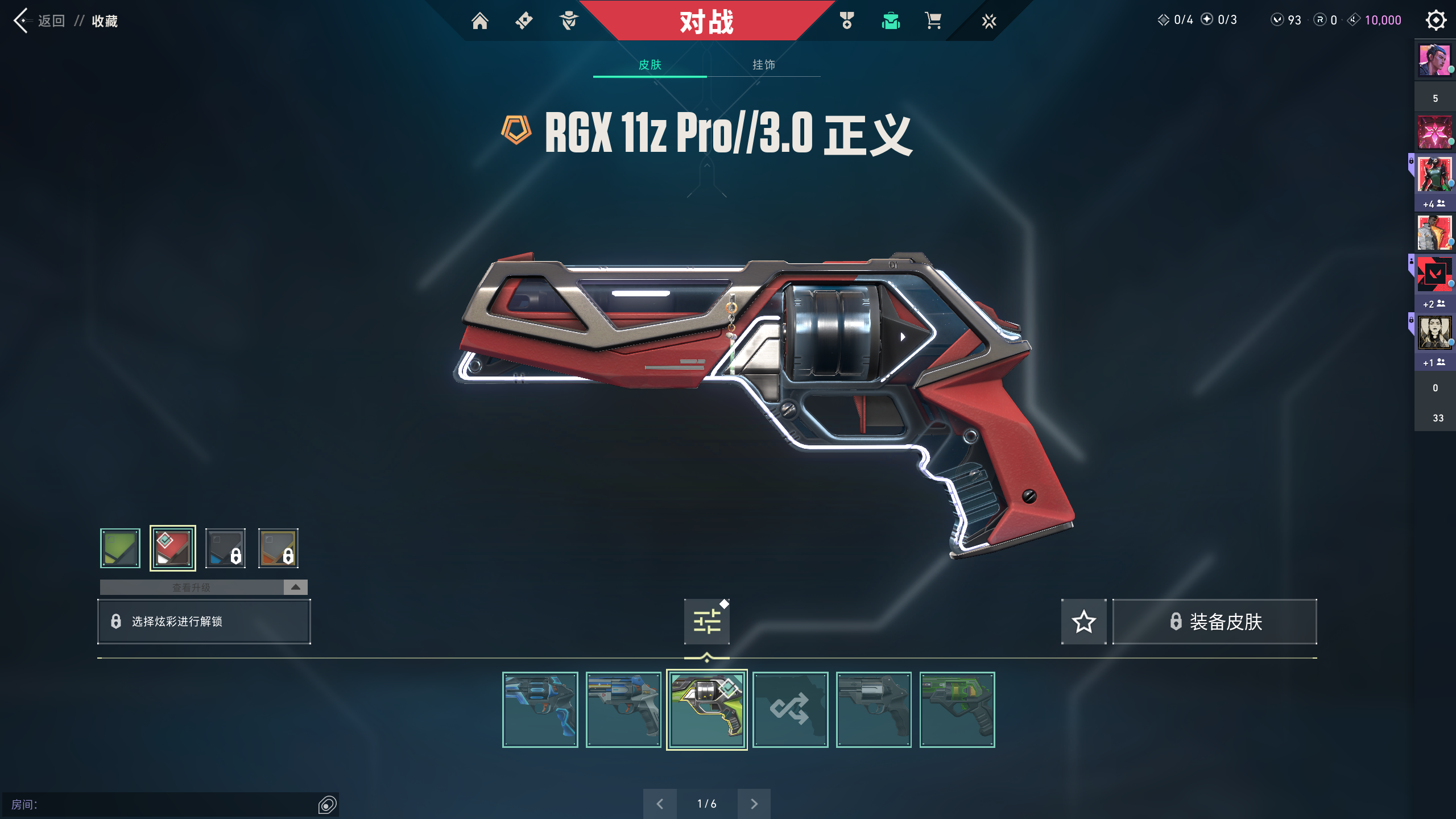This screenshot has height=819, width=1456.
Task: Select the locked orange variant swatch
Action: (x=278, y=548)
